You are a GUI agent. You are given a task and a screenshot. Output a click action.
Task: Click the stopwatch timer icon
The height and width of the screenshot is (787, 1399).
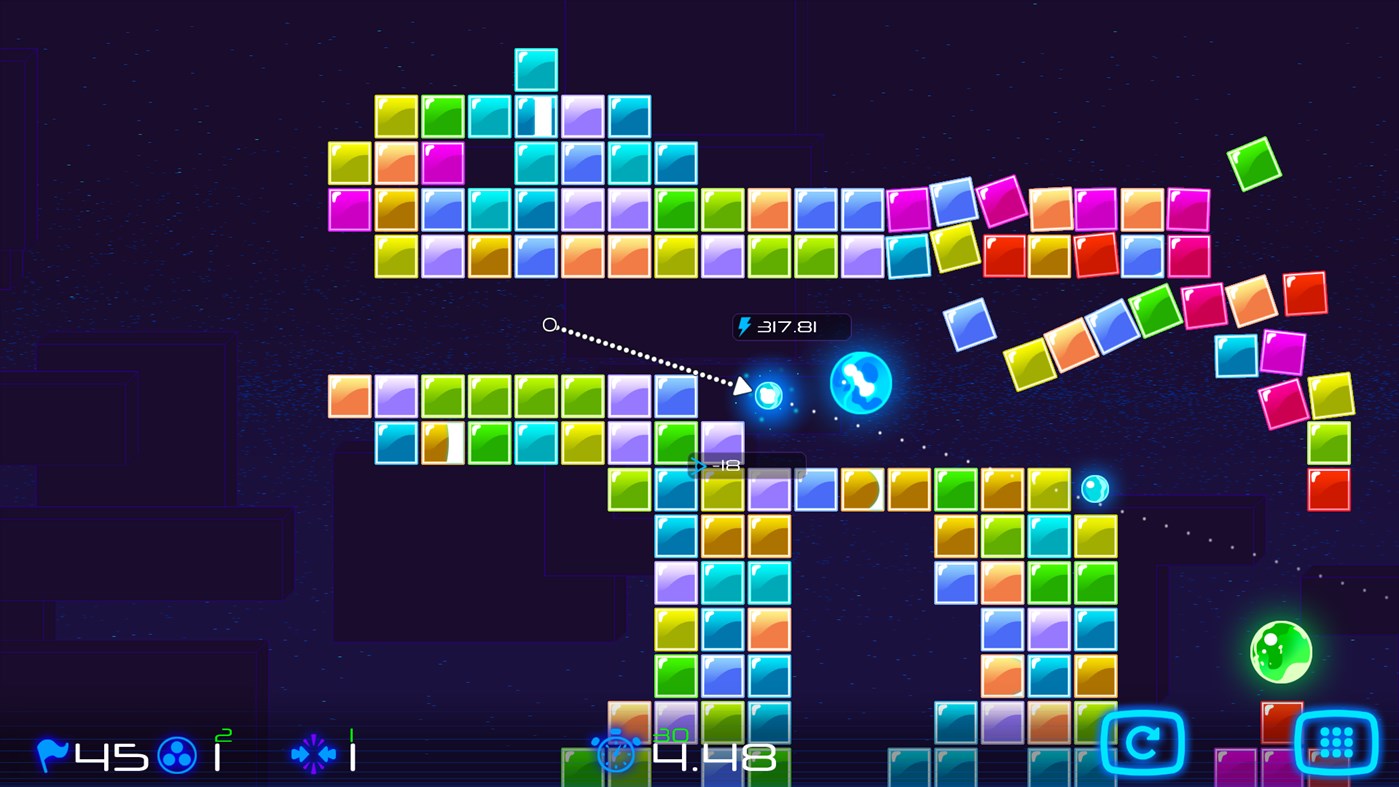[617, 753]
